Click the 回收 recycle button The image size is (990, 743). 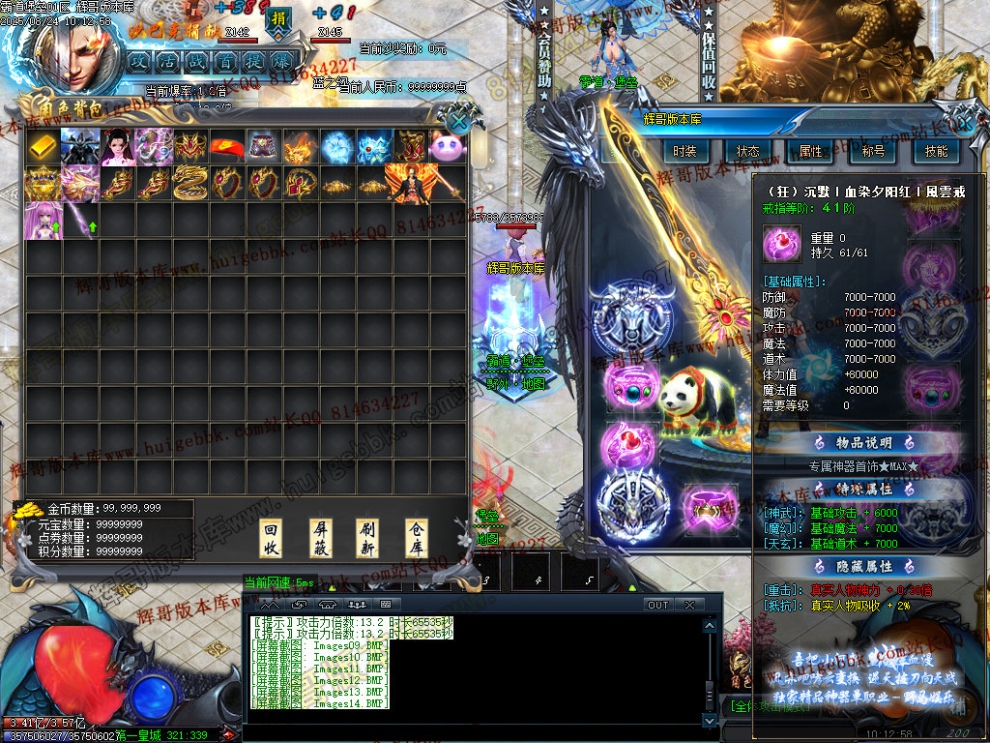click(x=270, y=538)
